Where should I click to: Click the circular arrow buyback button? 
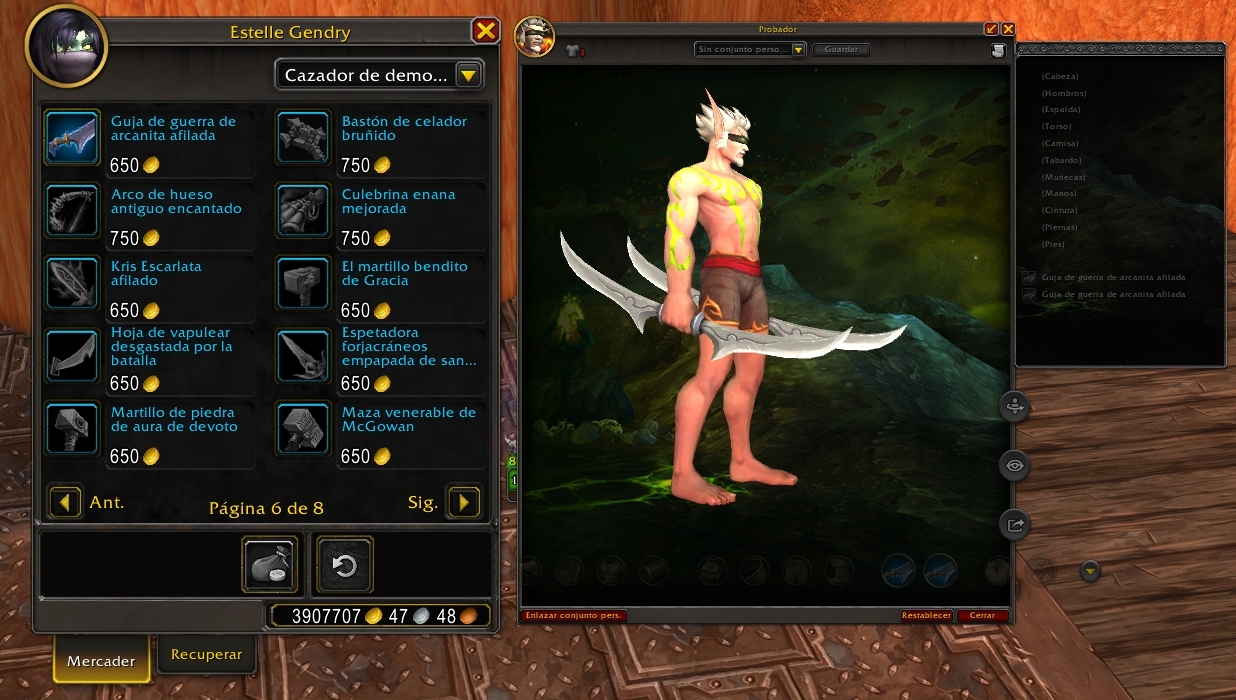(x=345, y=565)
